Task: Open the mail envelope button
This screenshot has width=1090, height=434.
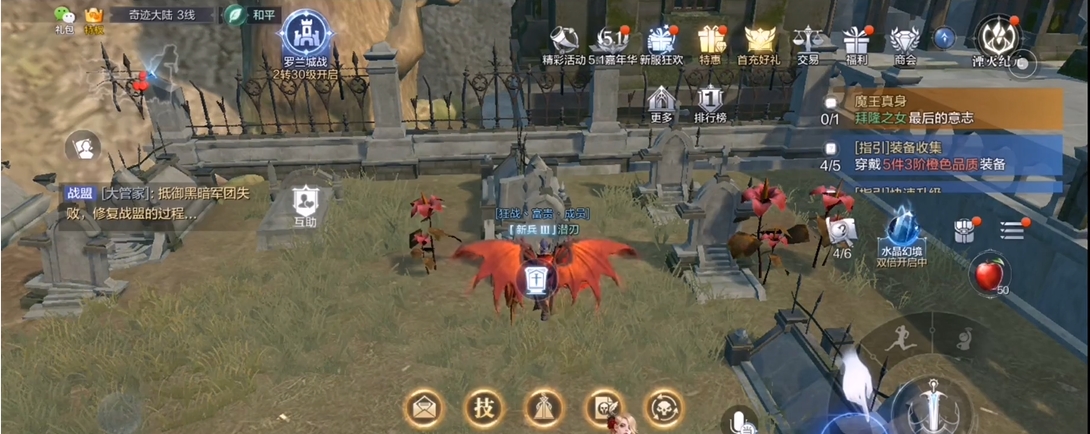Action: tap(423, 408)
